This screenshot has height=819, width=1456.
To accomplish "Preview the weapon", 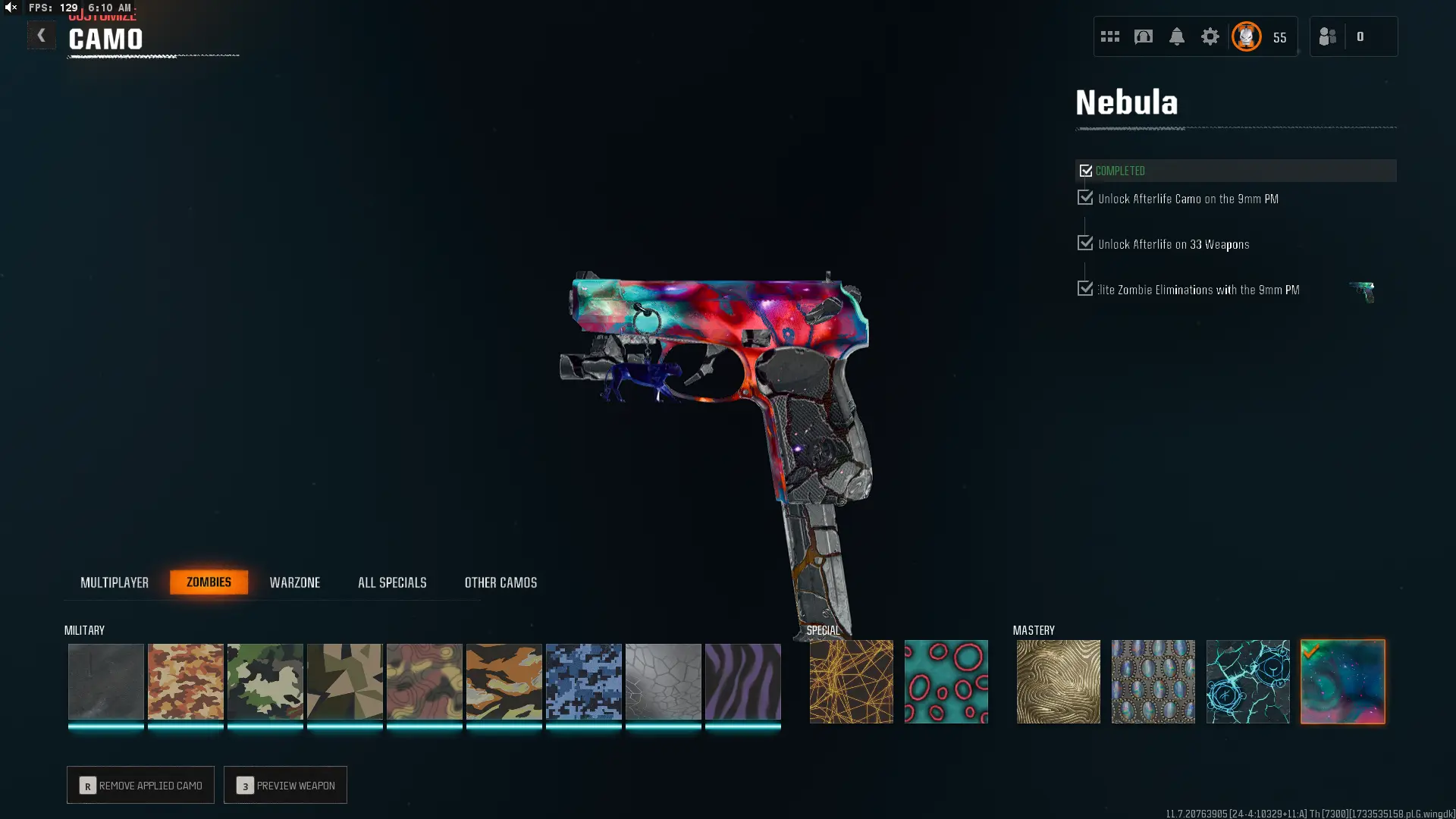I will (x=285, y=785).
